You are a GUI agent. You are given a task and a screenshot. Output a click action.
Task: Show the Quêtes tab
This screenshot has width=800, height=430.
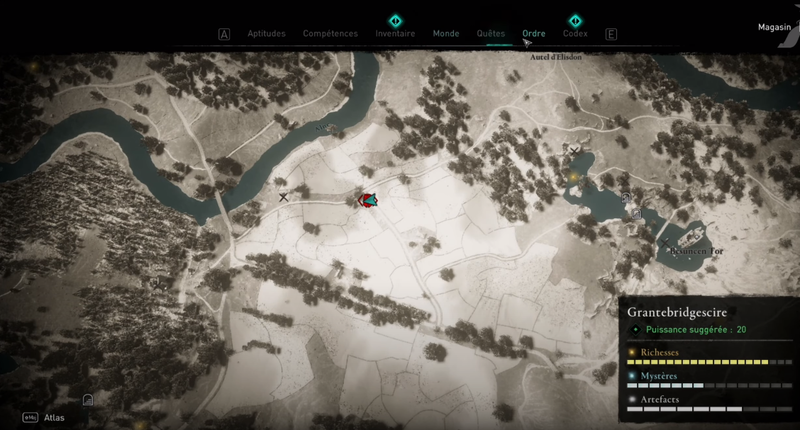coord(491,33)
